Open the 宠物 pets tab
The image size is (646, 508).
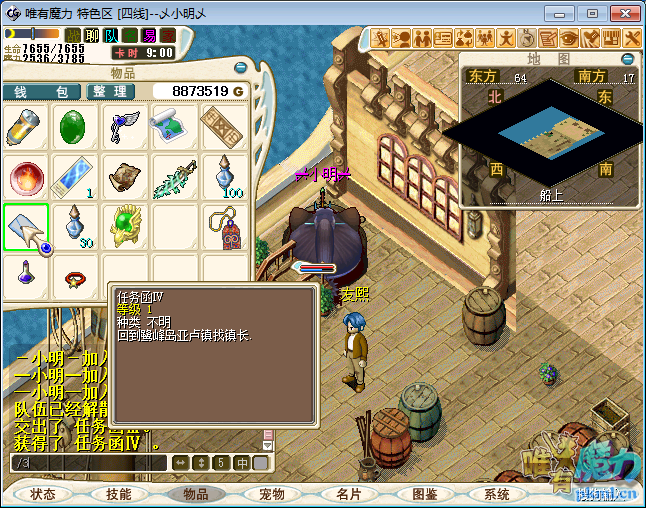click(x=272, y=494)
